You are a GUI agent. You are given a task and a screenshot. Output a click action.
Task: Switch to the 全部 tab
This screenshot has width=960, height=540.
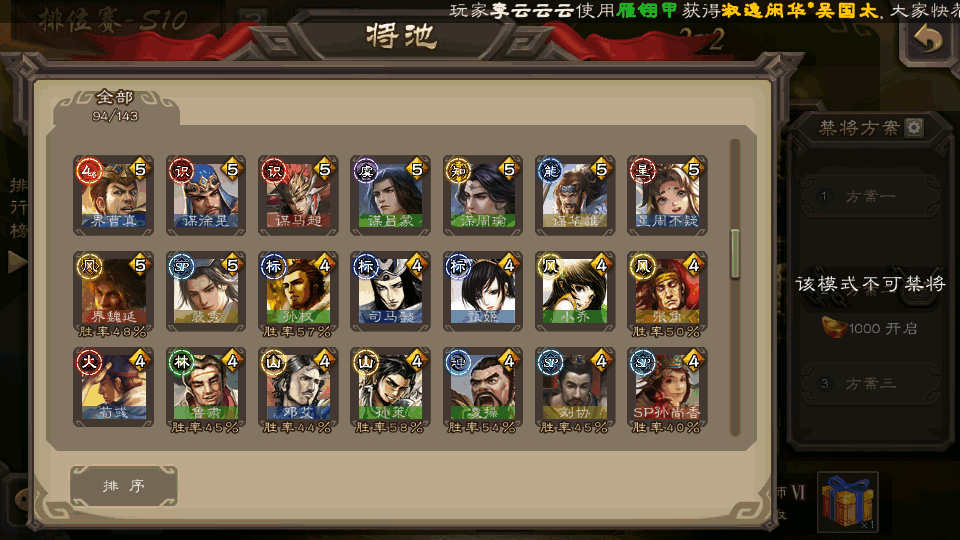pyautogui.click(x=114, y=104)
